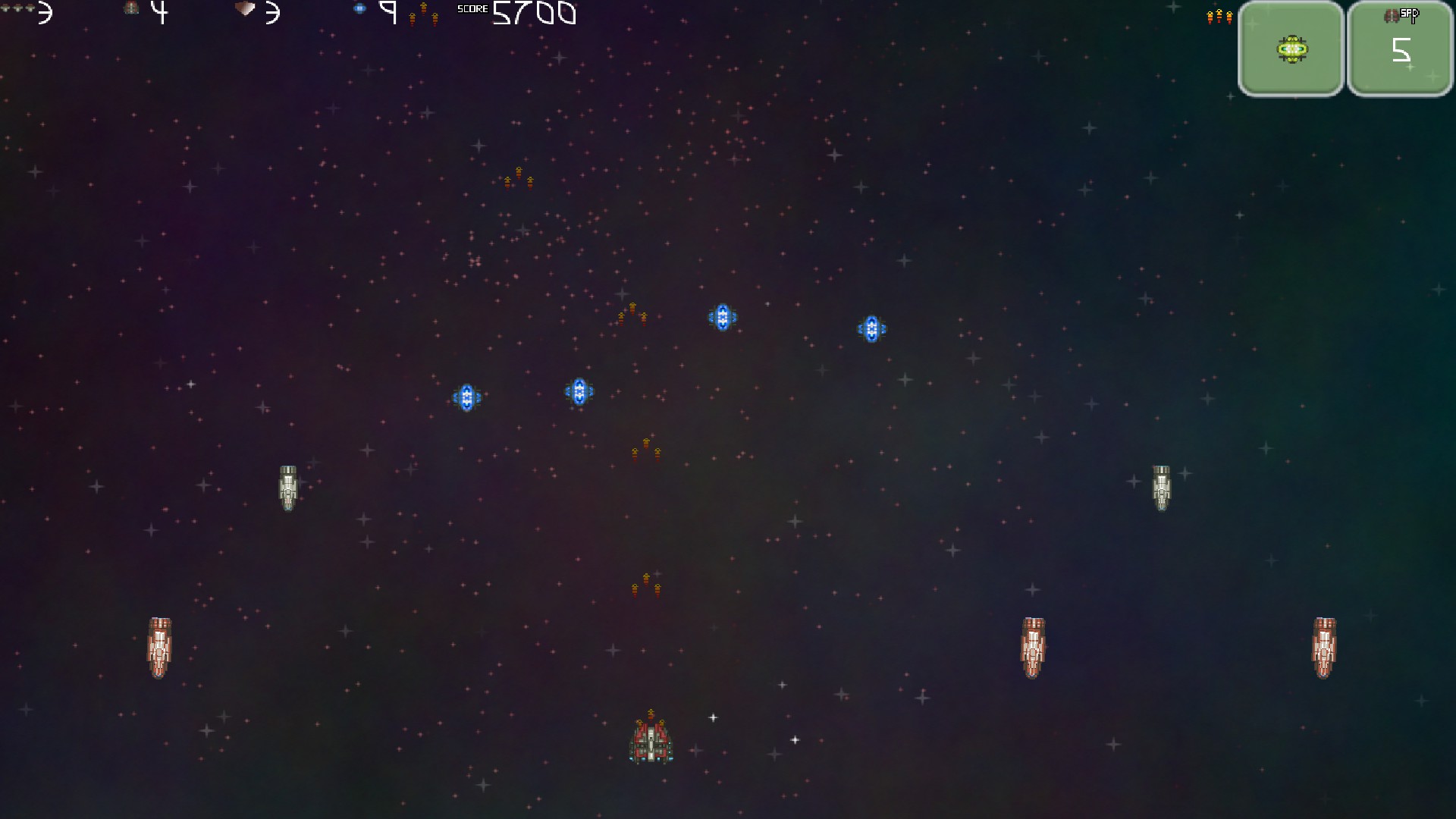Click the orange missile projectiles mid-screen
This screenshot has height=819, width=1456.
coord(645,450)
